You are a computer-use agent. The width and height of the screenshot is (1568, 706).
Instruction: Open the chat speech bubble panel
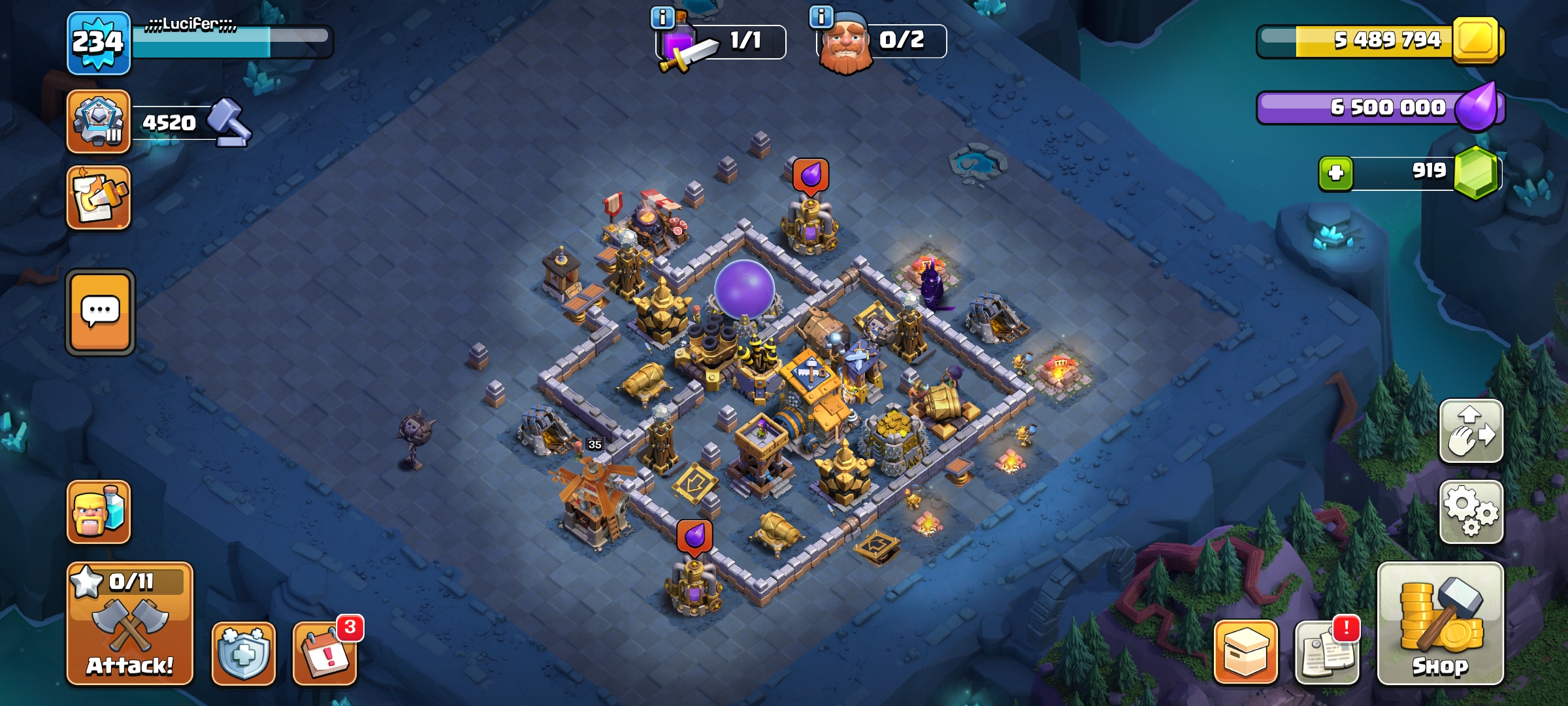tap(100, 312)
